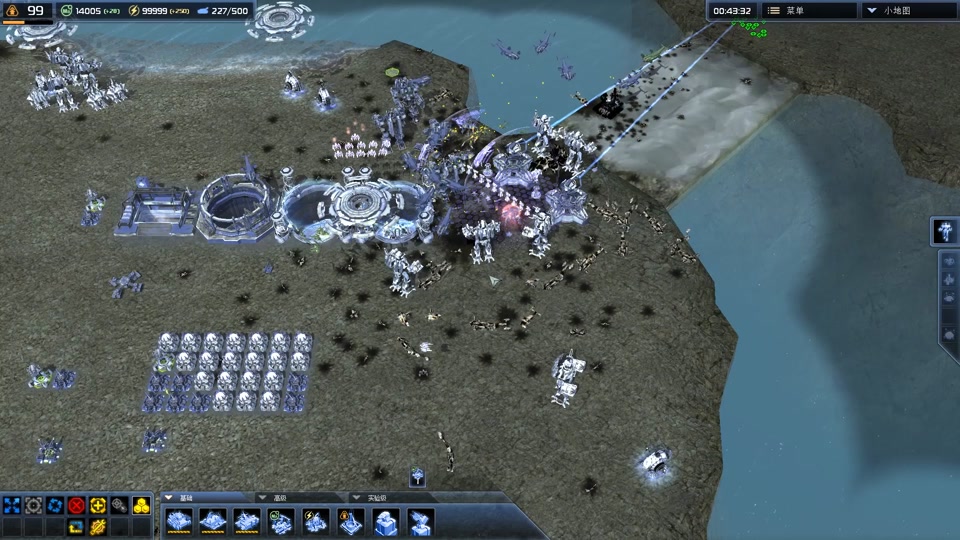Switch to the 基础 build tab
Image resolution: width=960 pixels, height=540 pixels.
point(184,497)
